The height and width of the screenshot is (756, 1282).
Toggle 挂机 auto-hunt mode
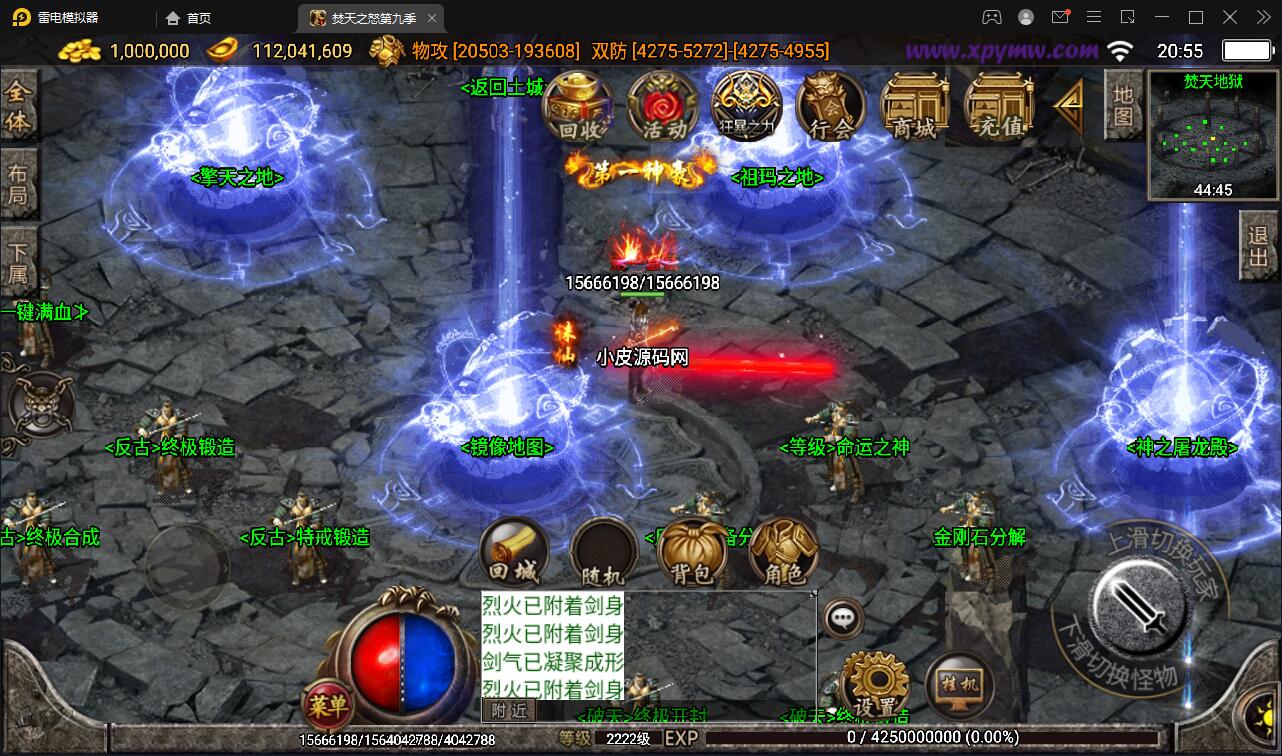(959, 685)
